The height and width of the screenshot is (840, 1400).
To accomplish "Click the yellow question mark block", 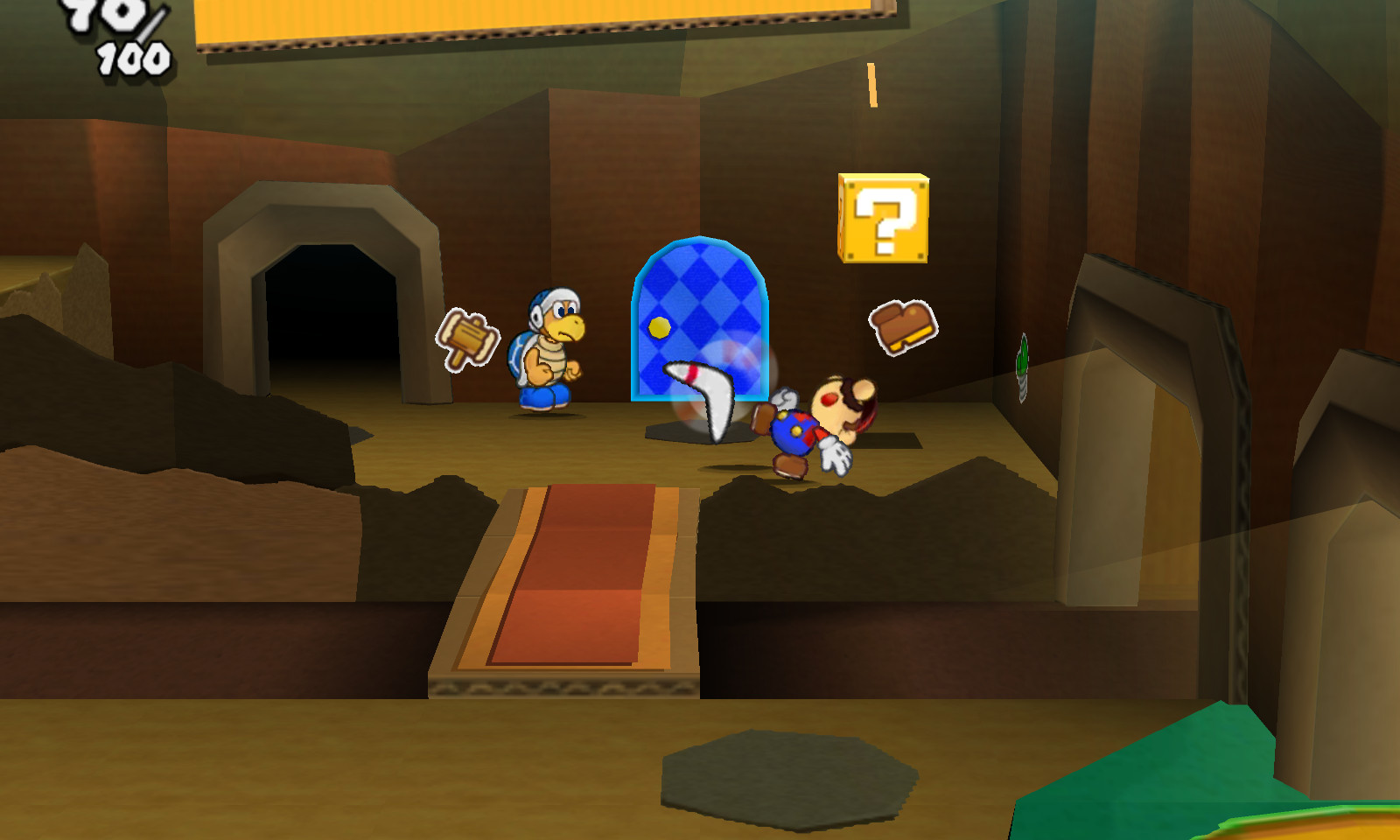I will coord(884,217).
